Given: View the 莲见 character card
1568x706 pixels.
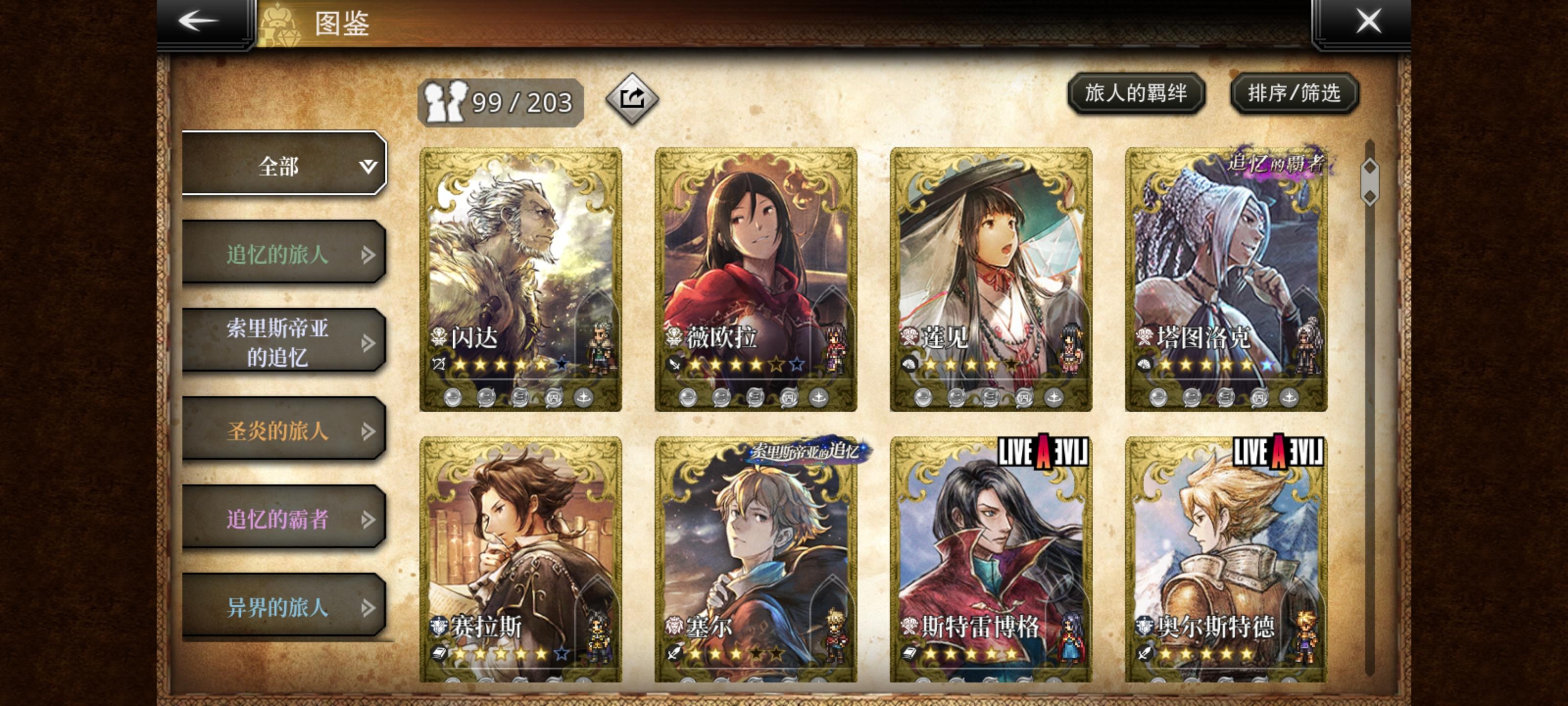Looking at the screenshot, I should (990, 279).
